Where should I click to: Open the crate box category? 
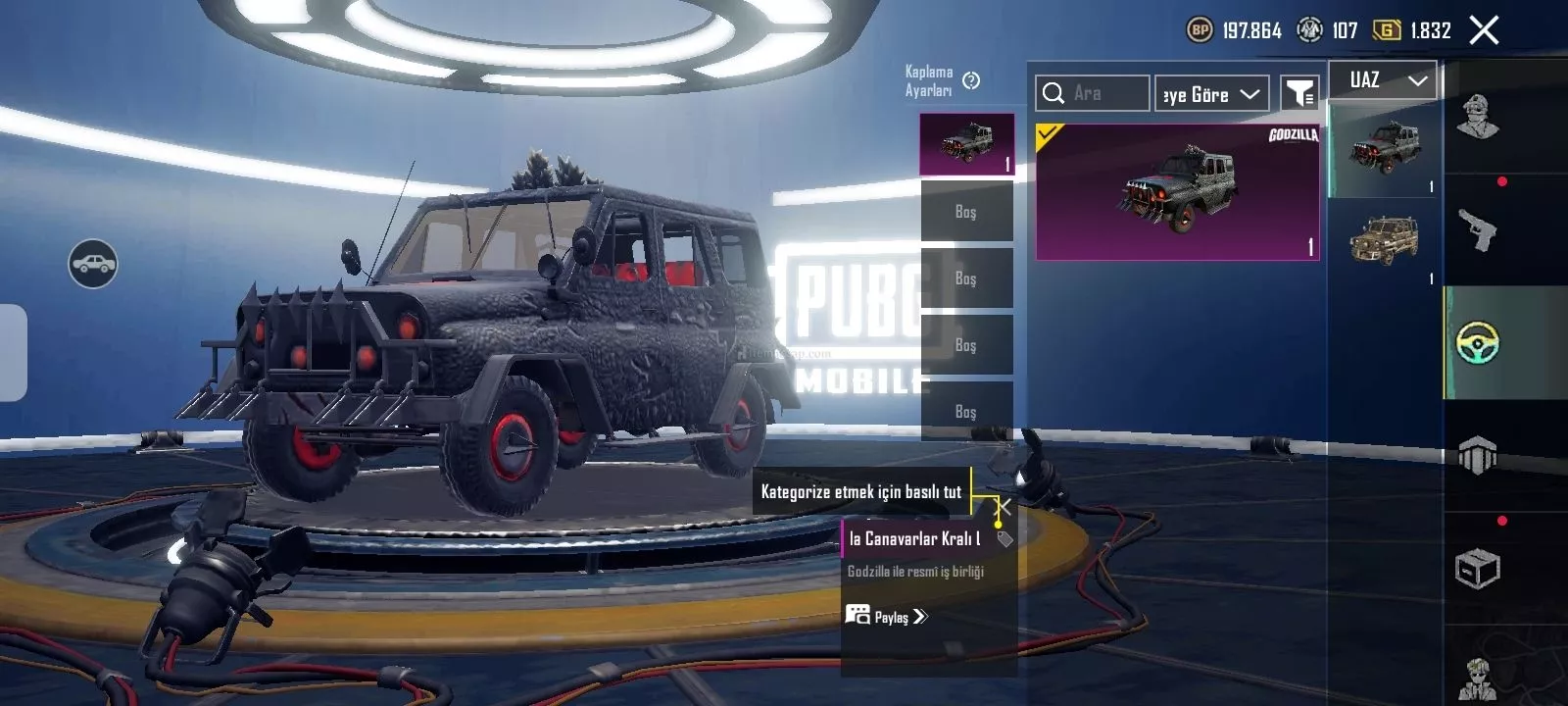click(1477, 569)
